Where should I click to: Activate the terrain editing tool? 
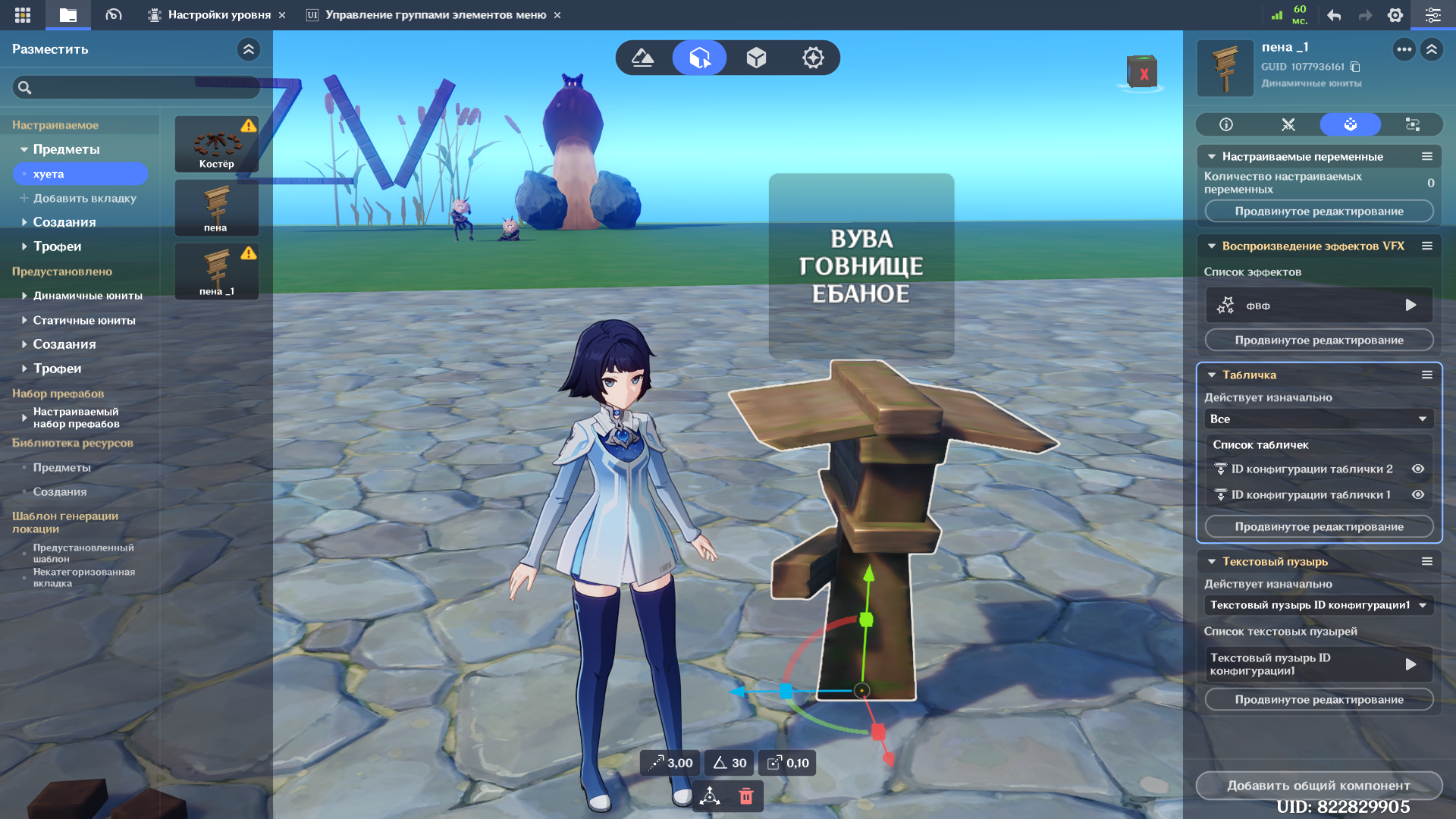point(643,58)
